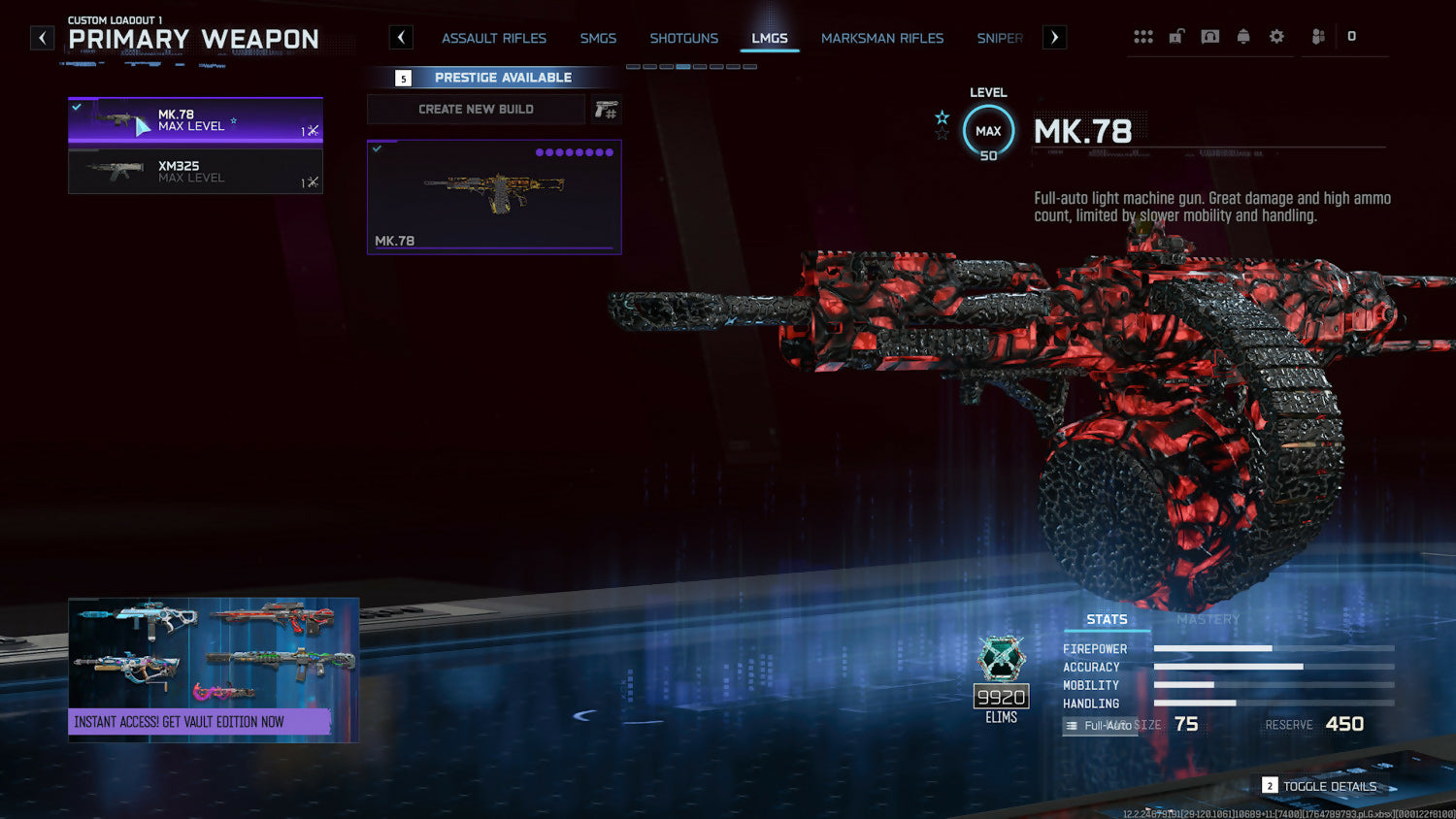Select the LMGs tab
1456x819 pixels.
click(x=770, y=38)
